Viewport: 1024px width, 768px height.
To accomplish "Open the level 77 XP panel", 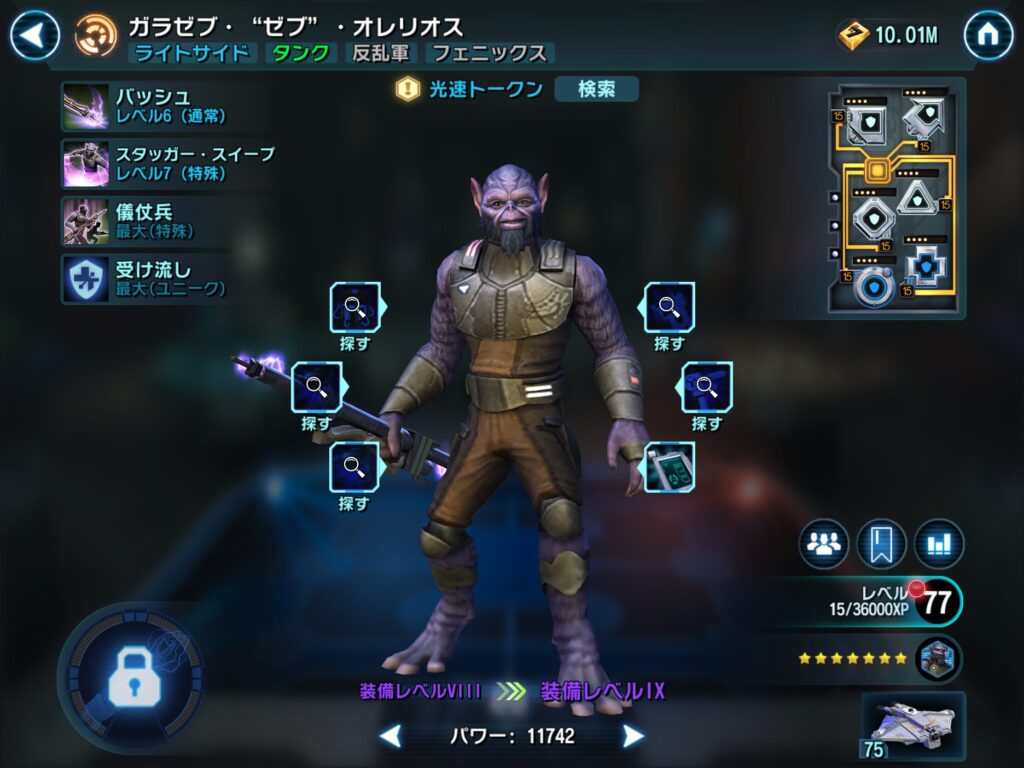I will (x=880, y=601).
